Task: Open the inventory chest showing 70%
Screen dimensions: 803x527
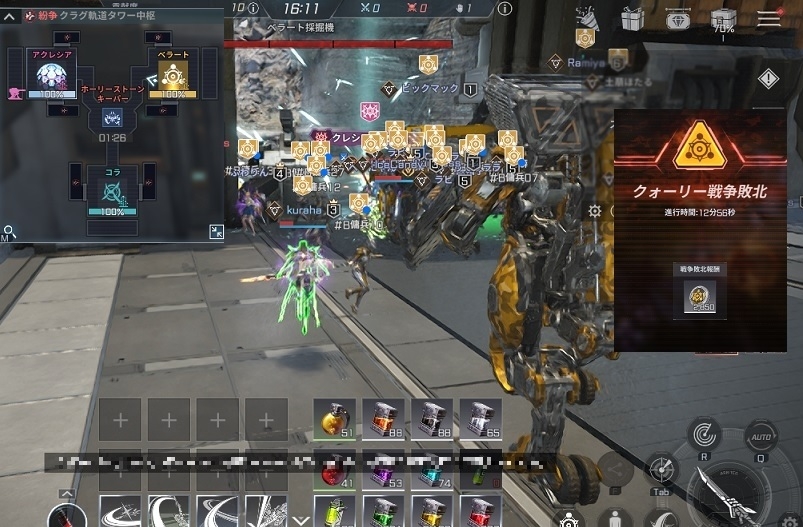Action: tap(722, 19)
